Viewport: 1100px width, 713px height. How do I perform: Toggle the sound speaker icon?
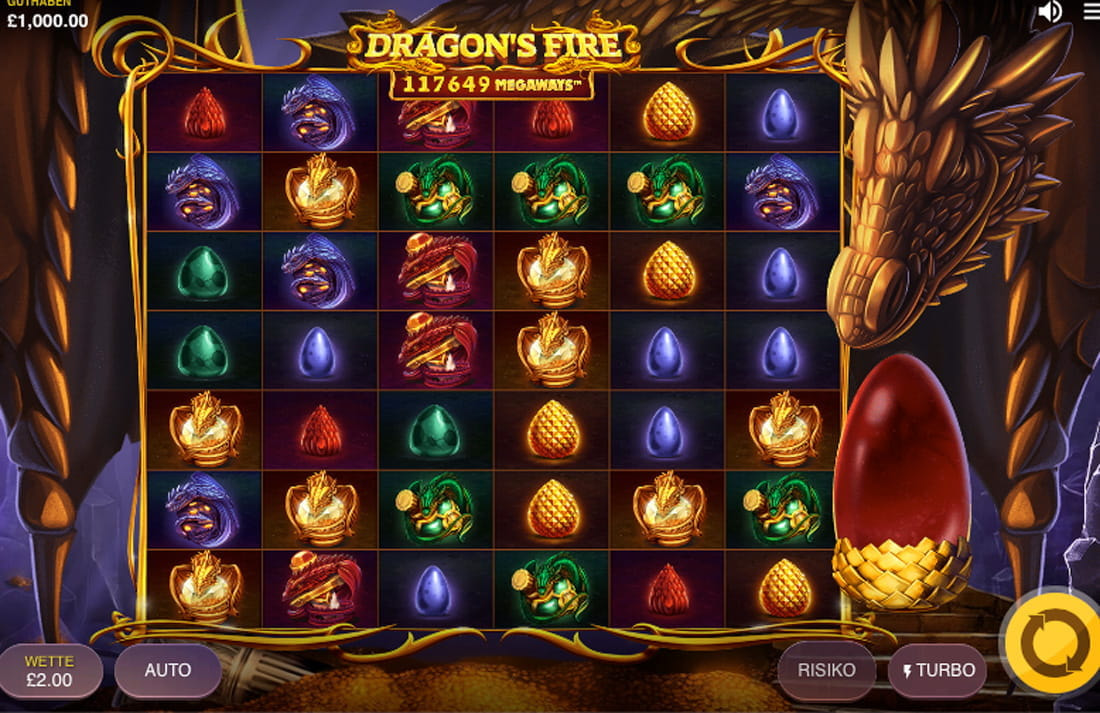point(1049,12)
